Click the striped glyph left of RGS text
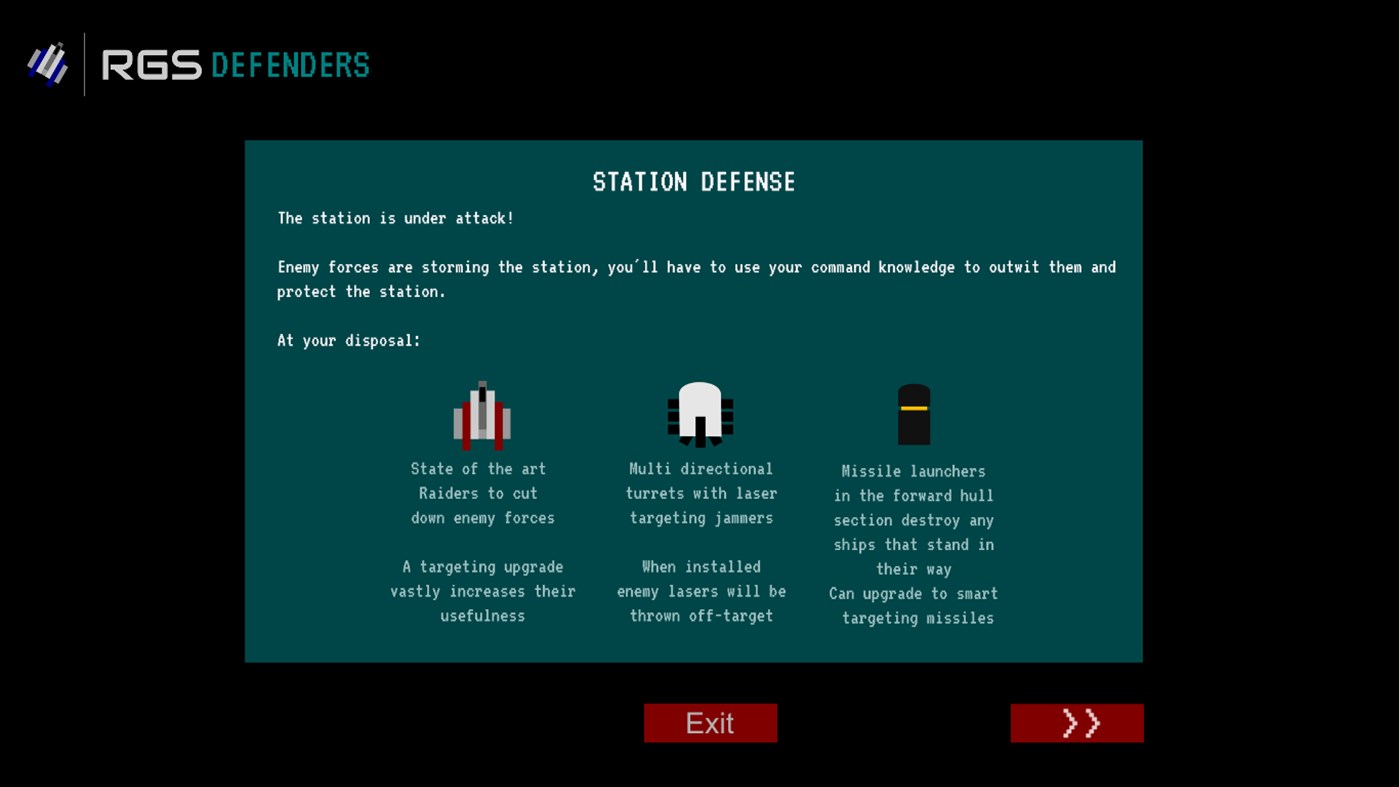The height and width of the screenshot is (787, 1399). pyautogui.click(x=48, y=63)
